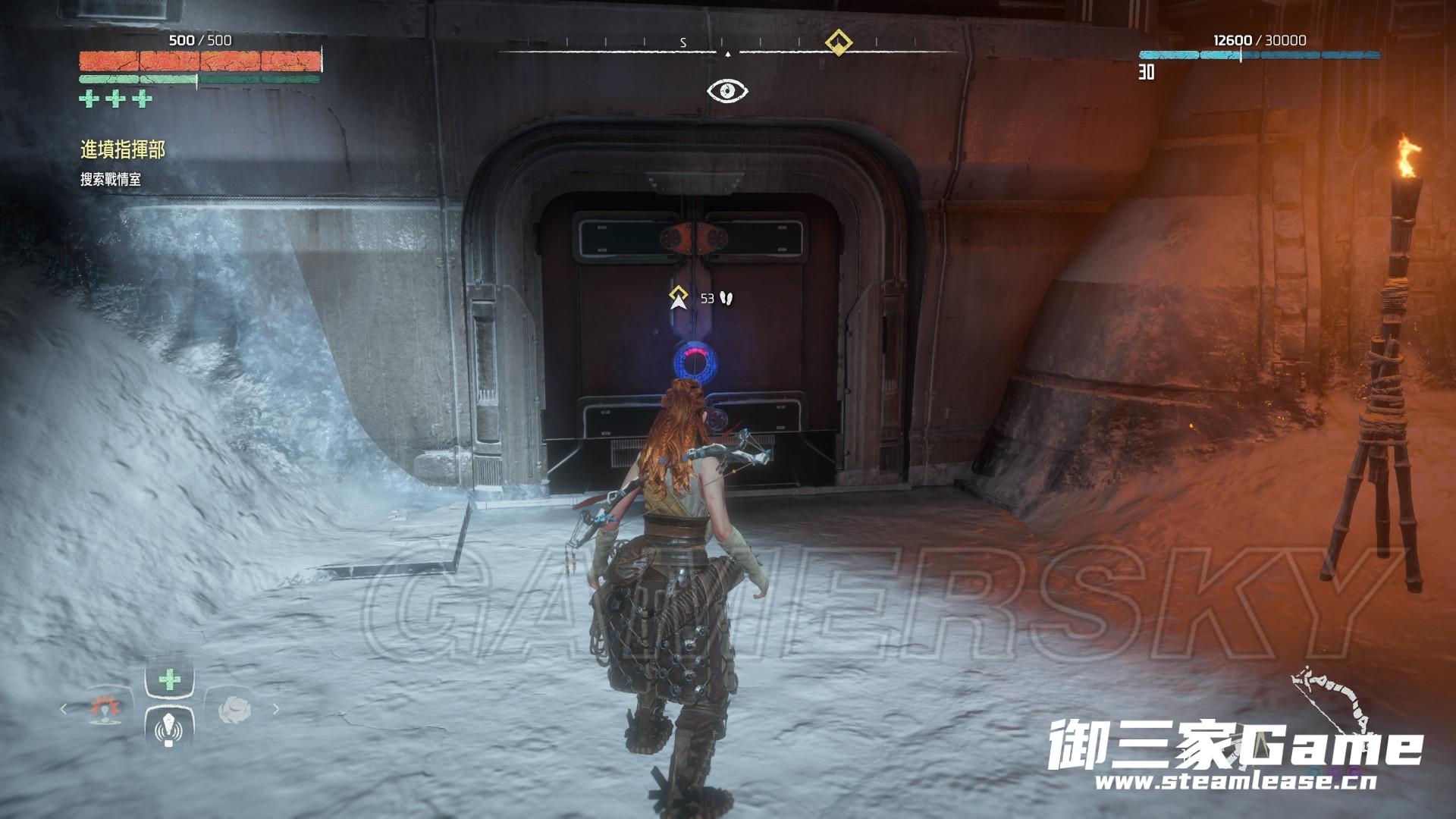The image size is (1456, 819).
Task: Click the eye stealth visibility indicator
Action: [727, 92]
